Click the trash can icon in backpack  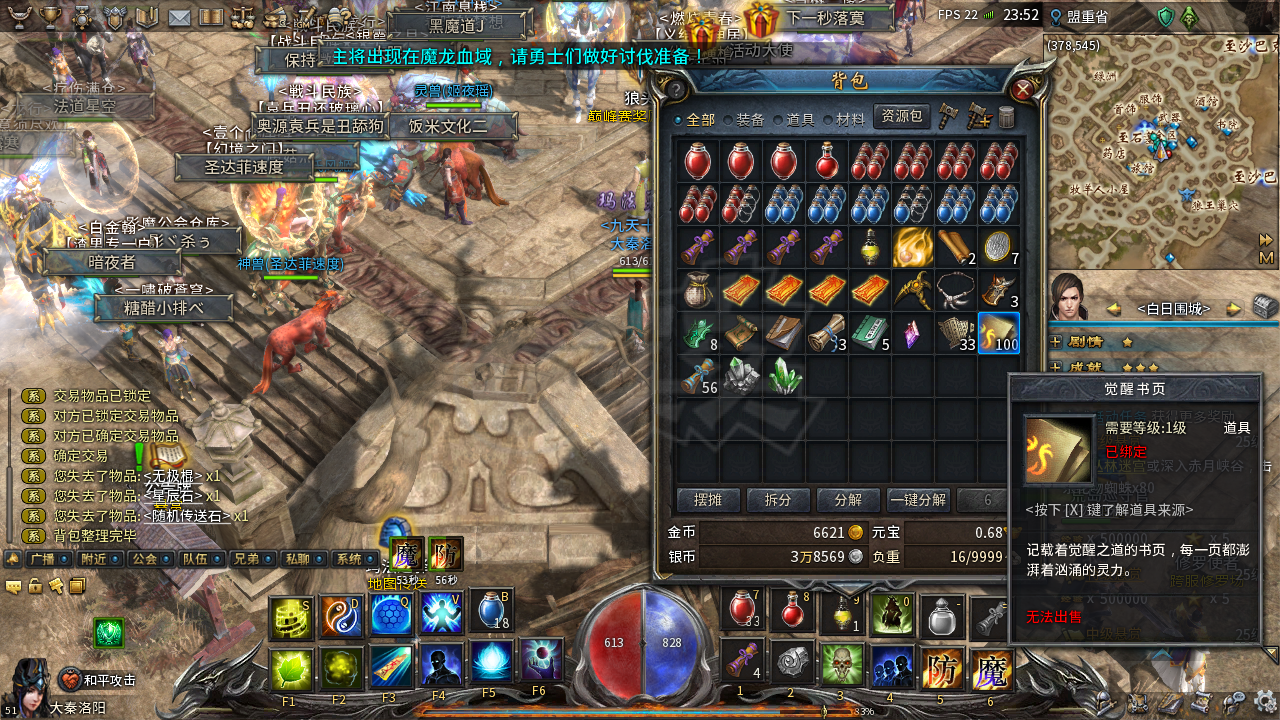[x=1007, y=117]
